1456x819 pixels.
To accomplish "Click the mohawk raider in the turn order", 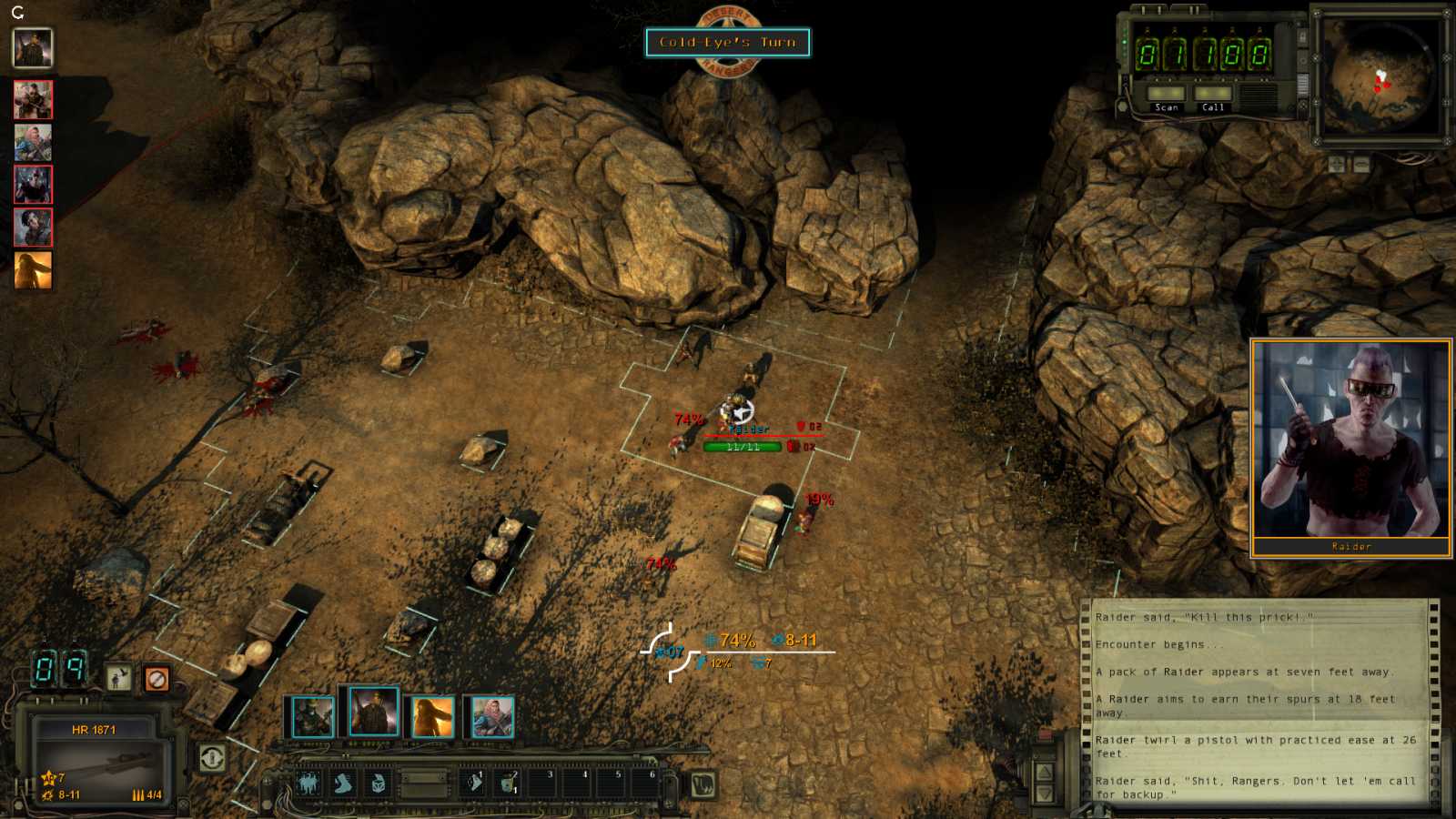I will click(x=33, y=185).
